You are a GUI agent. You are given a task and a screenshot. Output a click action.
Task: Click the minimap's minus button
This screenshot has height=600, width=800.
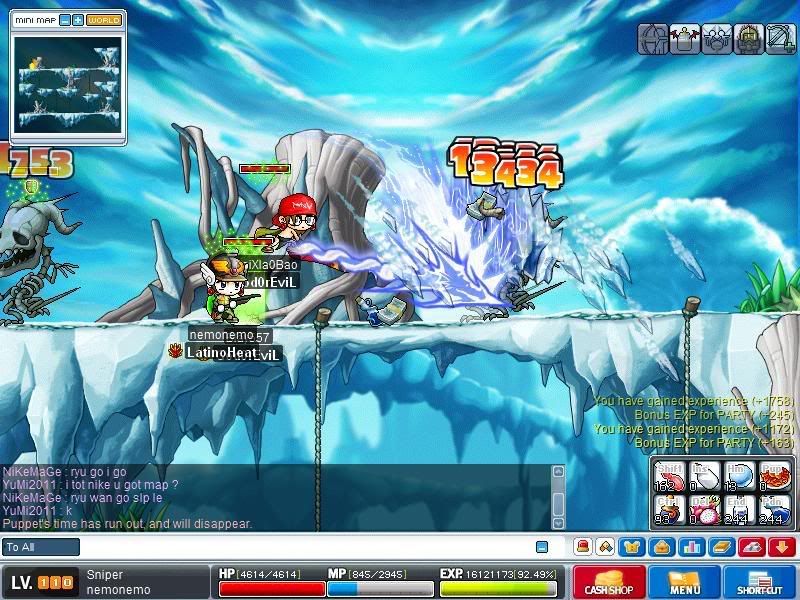click(65, 20)
